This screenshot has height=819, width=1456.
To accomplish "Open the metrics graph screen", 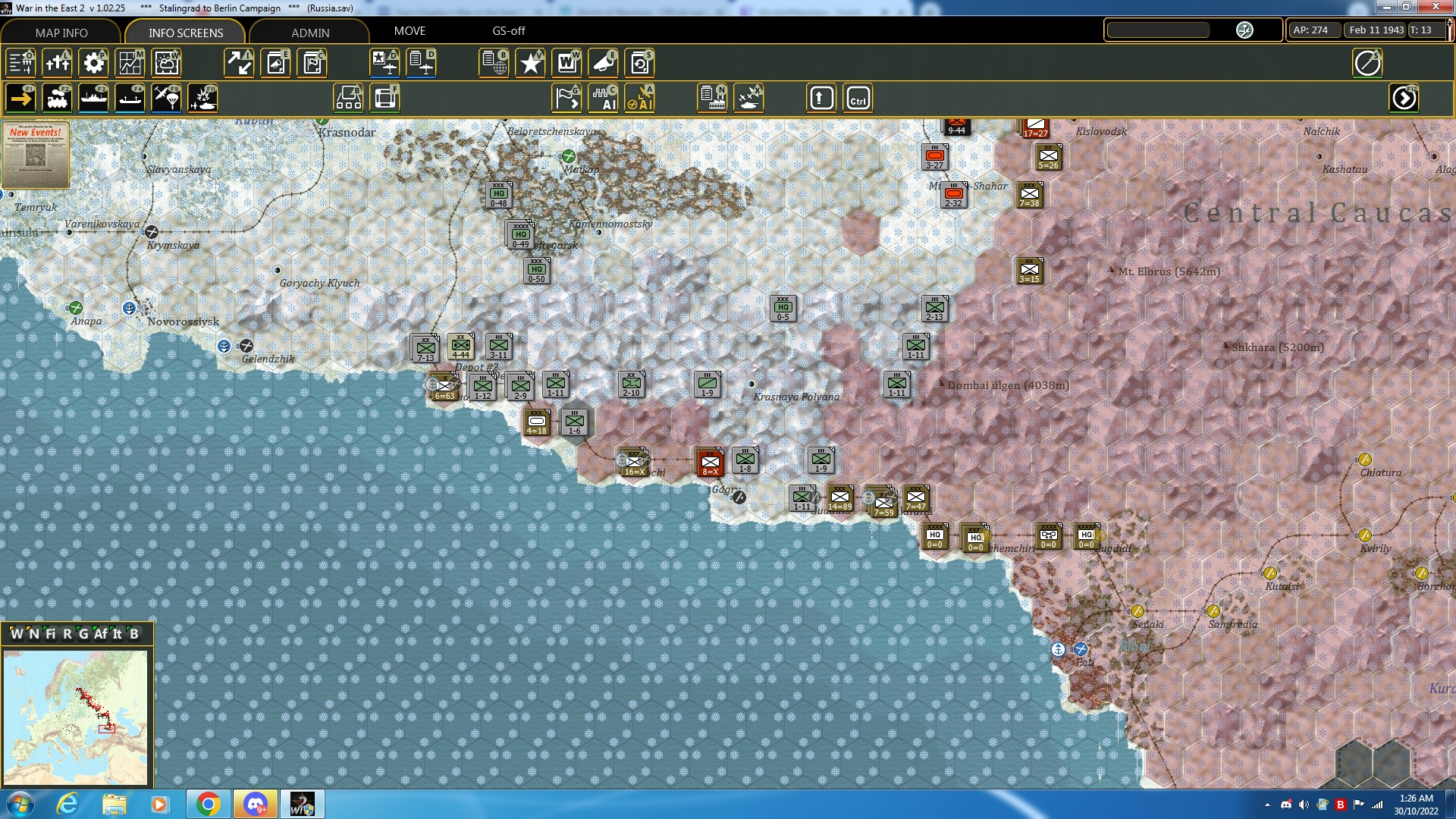I will 130,63.
